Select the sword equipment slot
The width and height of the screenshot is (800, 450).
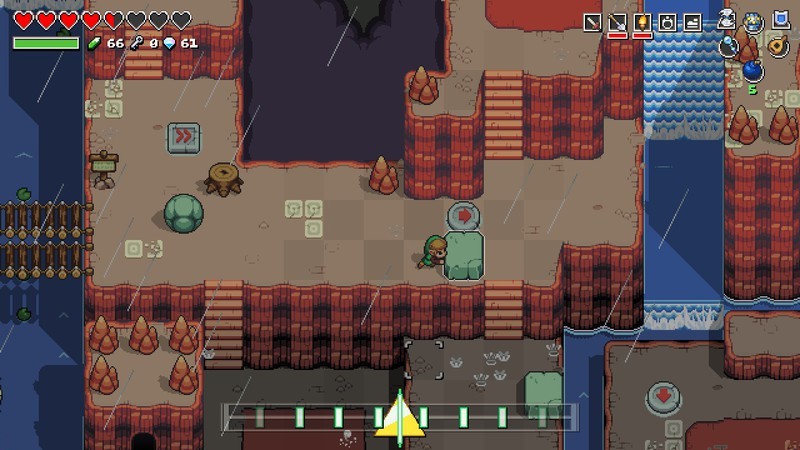pos(593,22)
